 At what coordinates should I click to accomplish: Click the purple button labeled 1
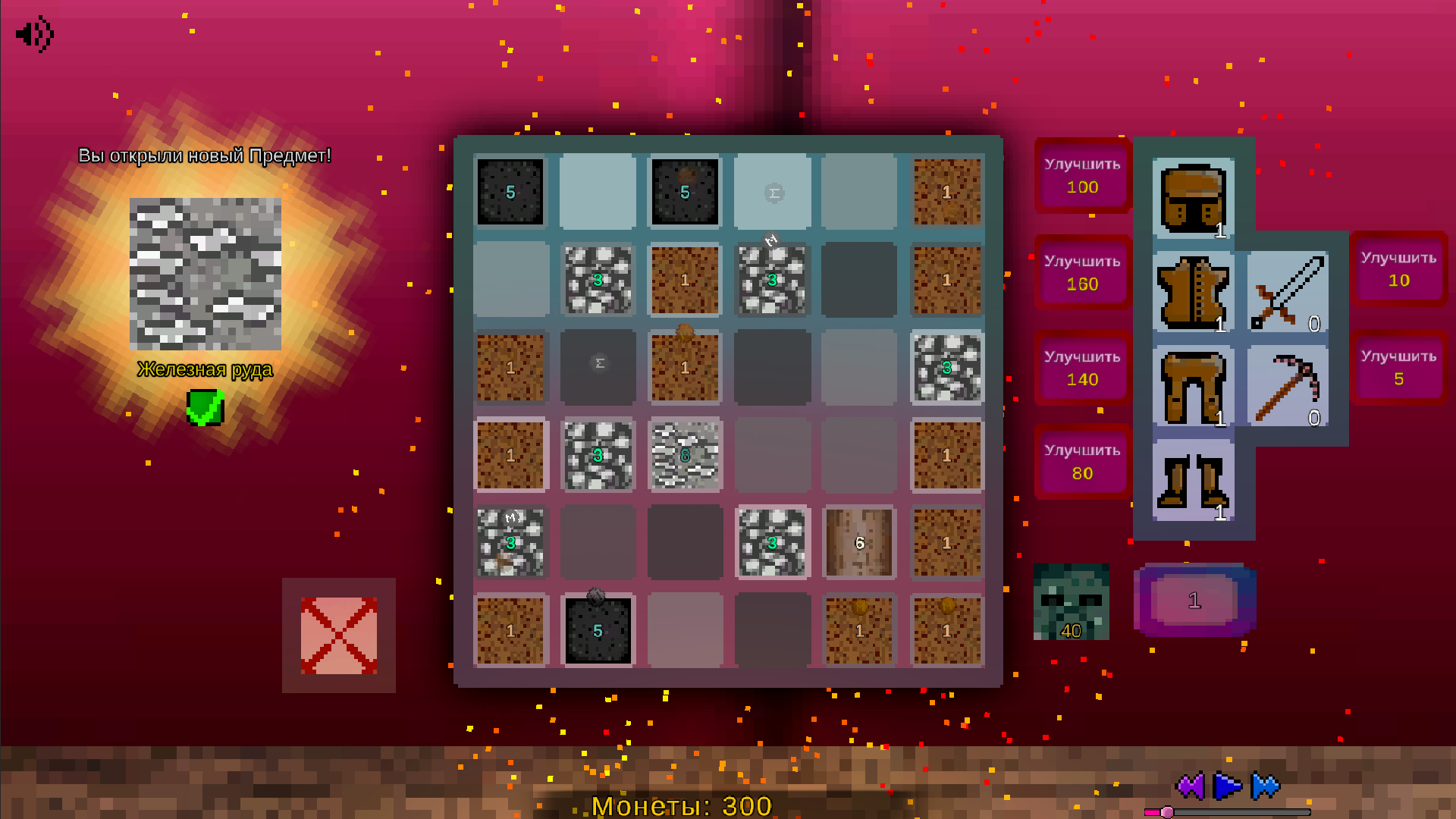click(1194, 599)
